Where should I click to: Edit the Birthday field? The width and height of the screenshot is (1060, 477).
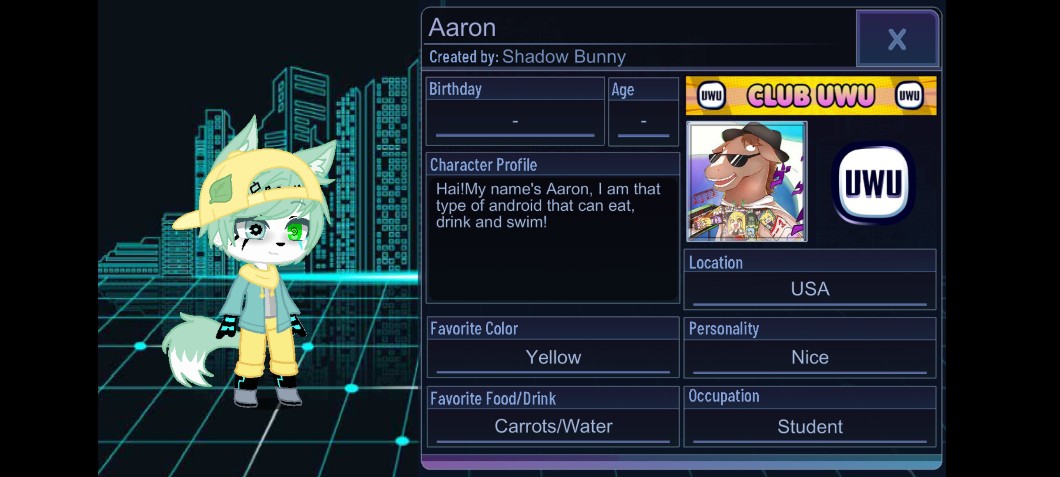pos(515,122)
